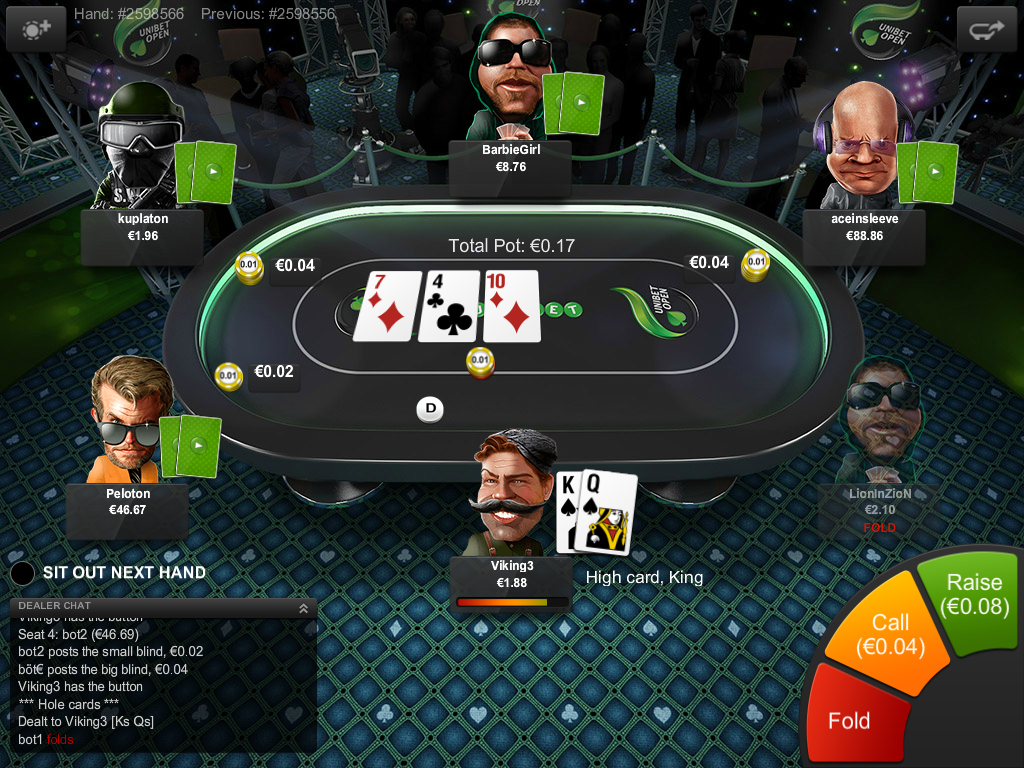Click the leave table arrow button
Image resolution: width=1024 pixels, height=768 pixels.
(986, 30)
